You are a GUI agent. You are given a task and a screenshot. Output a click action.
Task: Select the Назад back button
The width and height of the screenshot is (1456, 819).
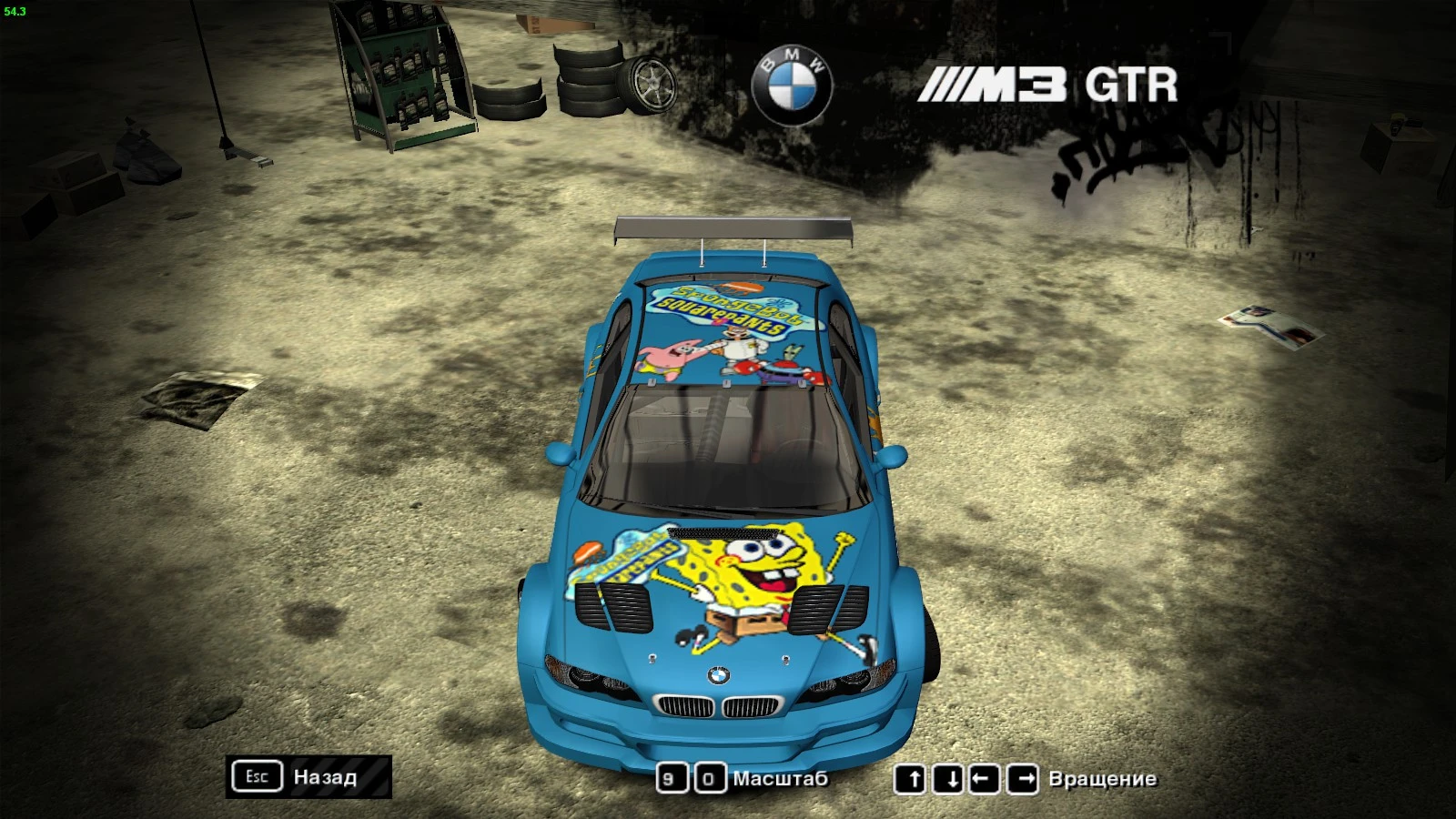click(324, 778)
